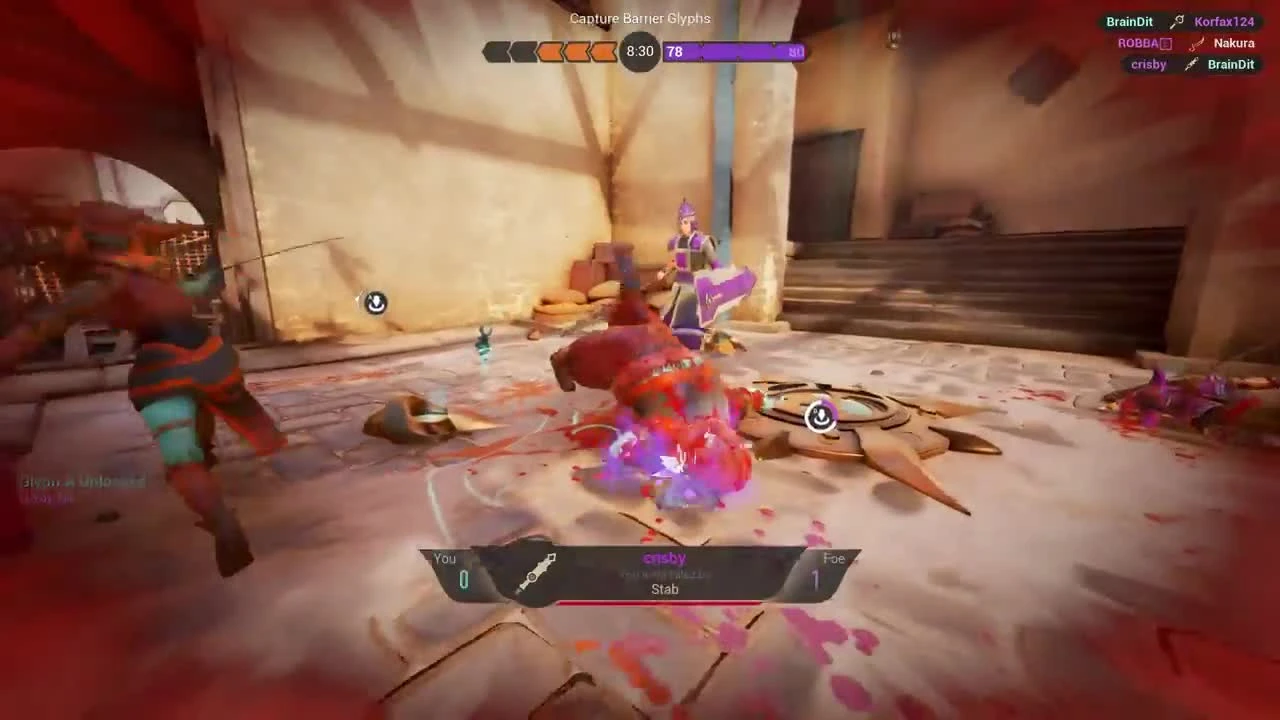Click the purple capture progress bar at 78
This screenshot has height=720, width=1280.
[735, 51]
